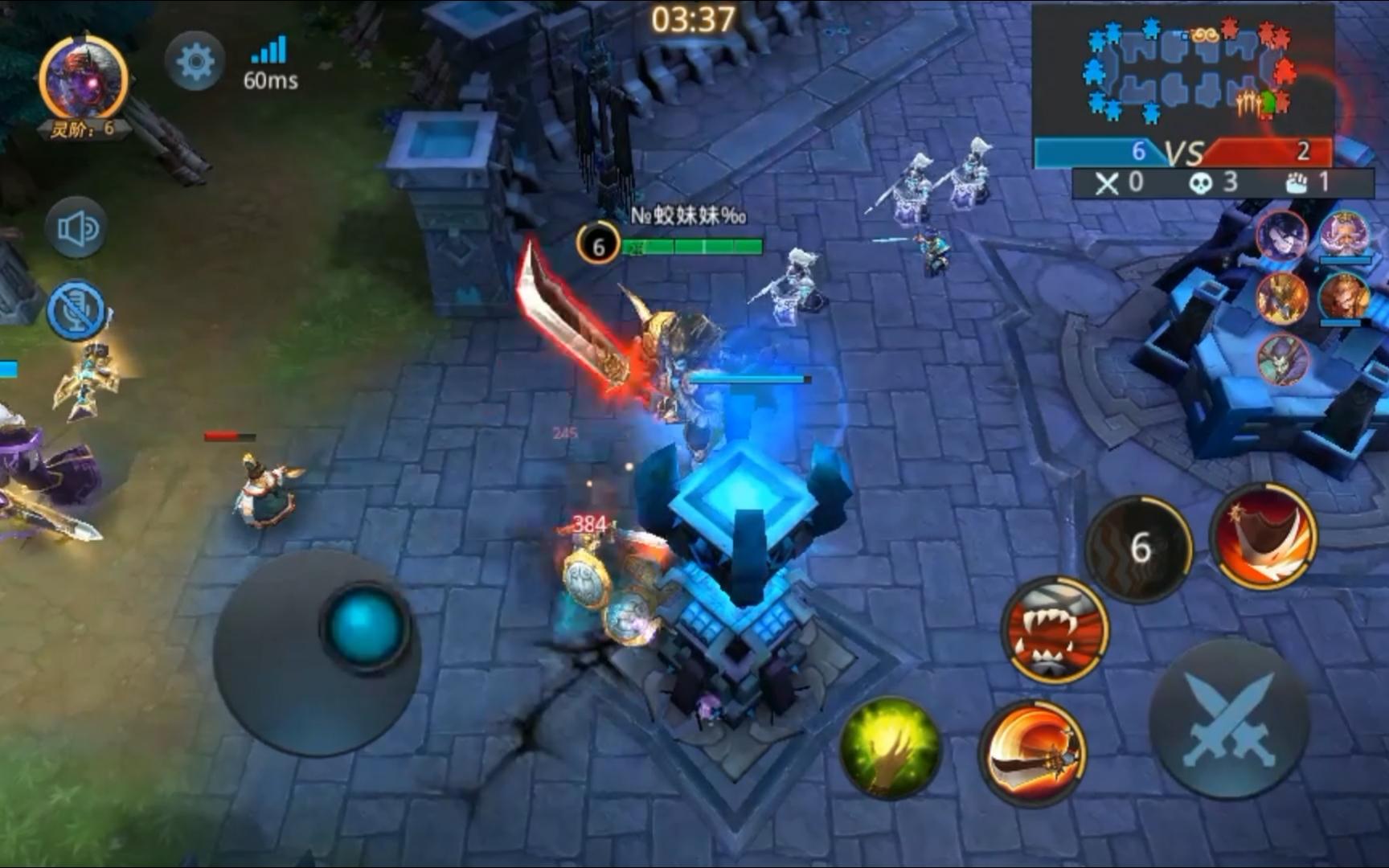The width and height of the screenshot is (1389, 868).
Task: Tap the virtual joystick's blue knob
Action: pyautogui.click(x=365, y=624)
